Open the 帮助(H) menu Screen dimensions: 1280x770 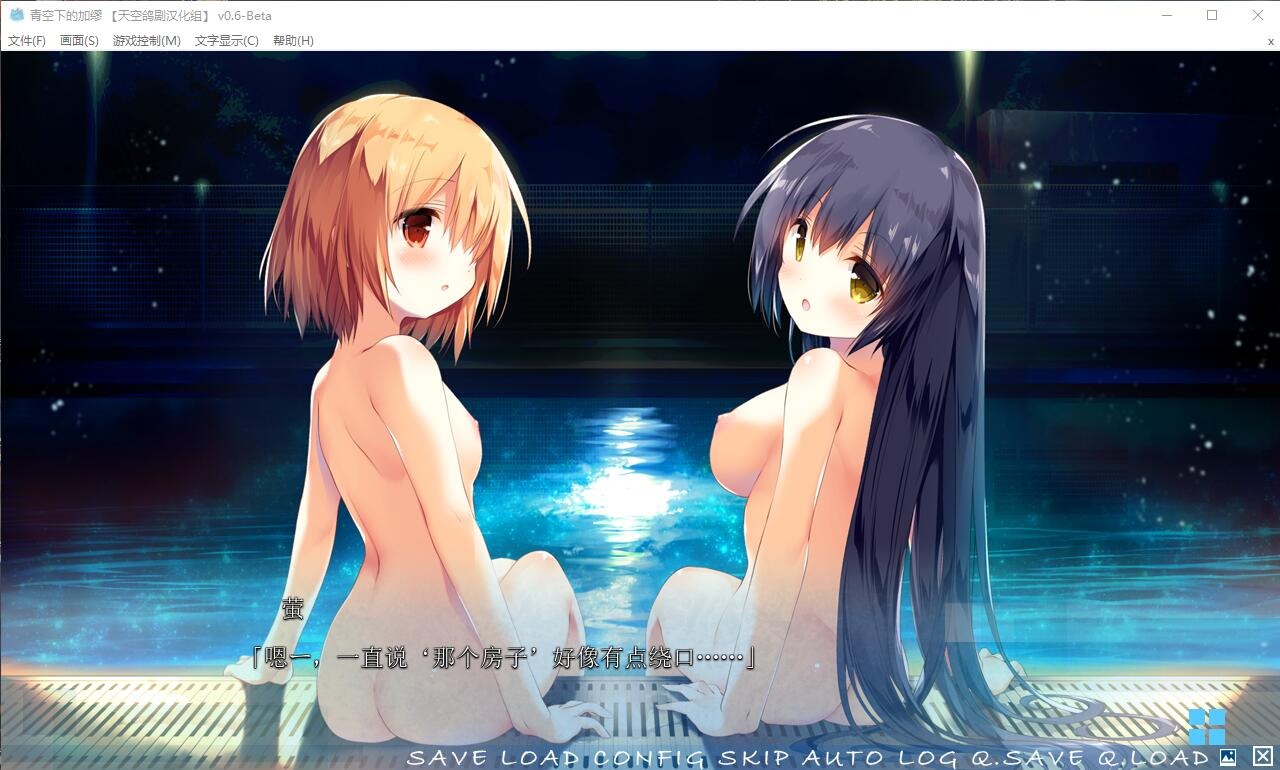click(294, 41)
